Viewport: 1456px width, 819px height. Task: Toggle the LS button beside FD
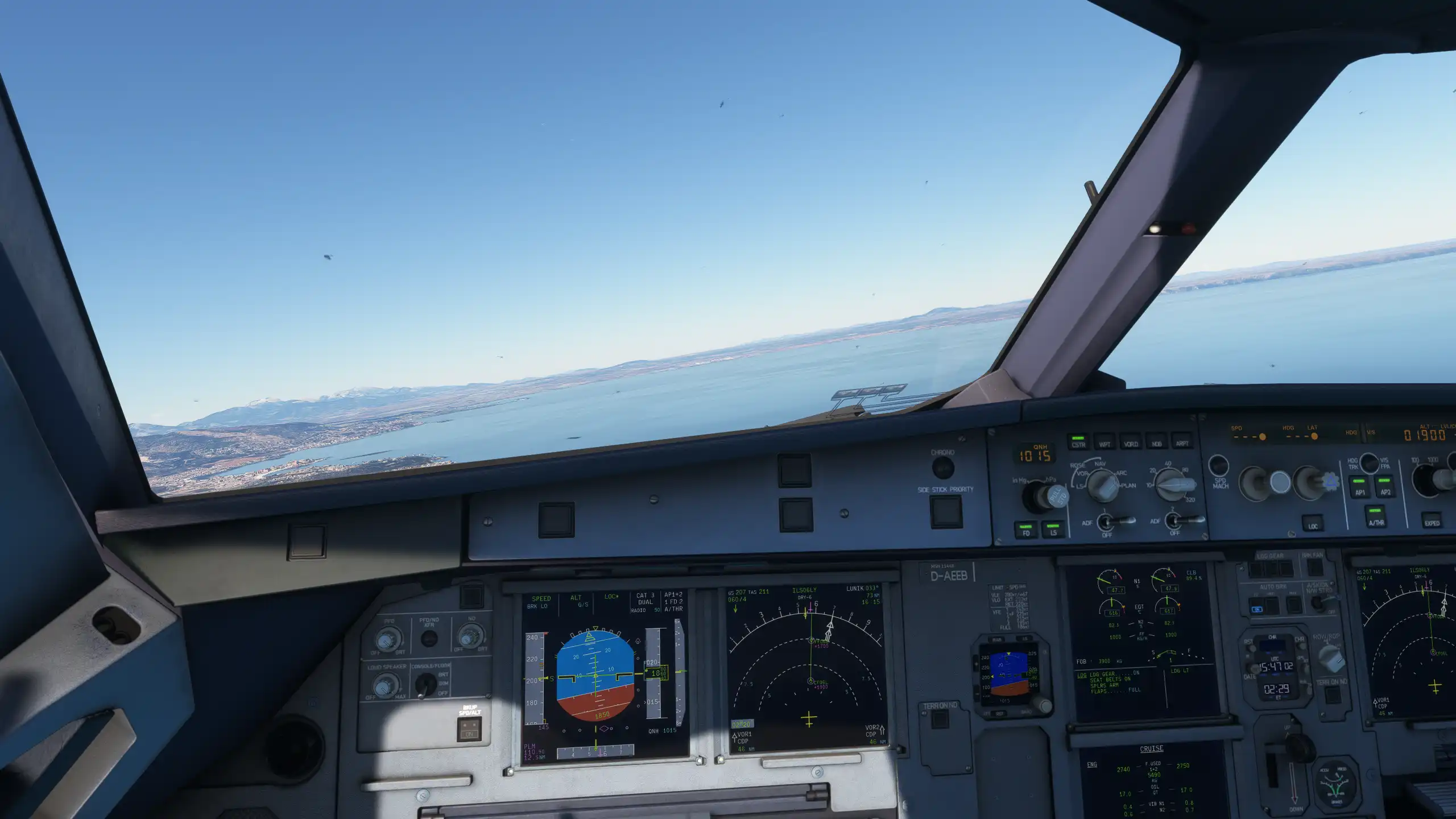coord(1053,530)
